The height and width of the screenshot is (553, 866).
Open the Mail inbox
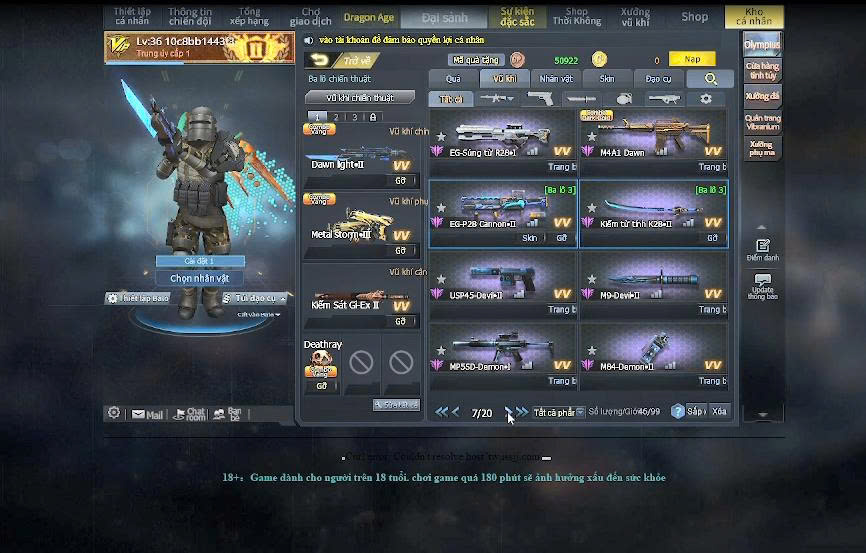[147, 413]
